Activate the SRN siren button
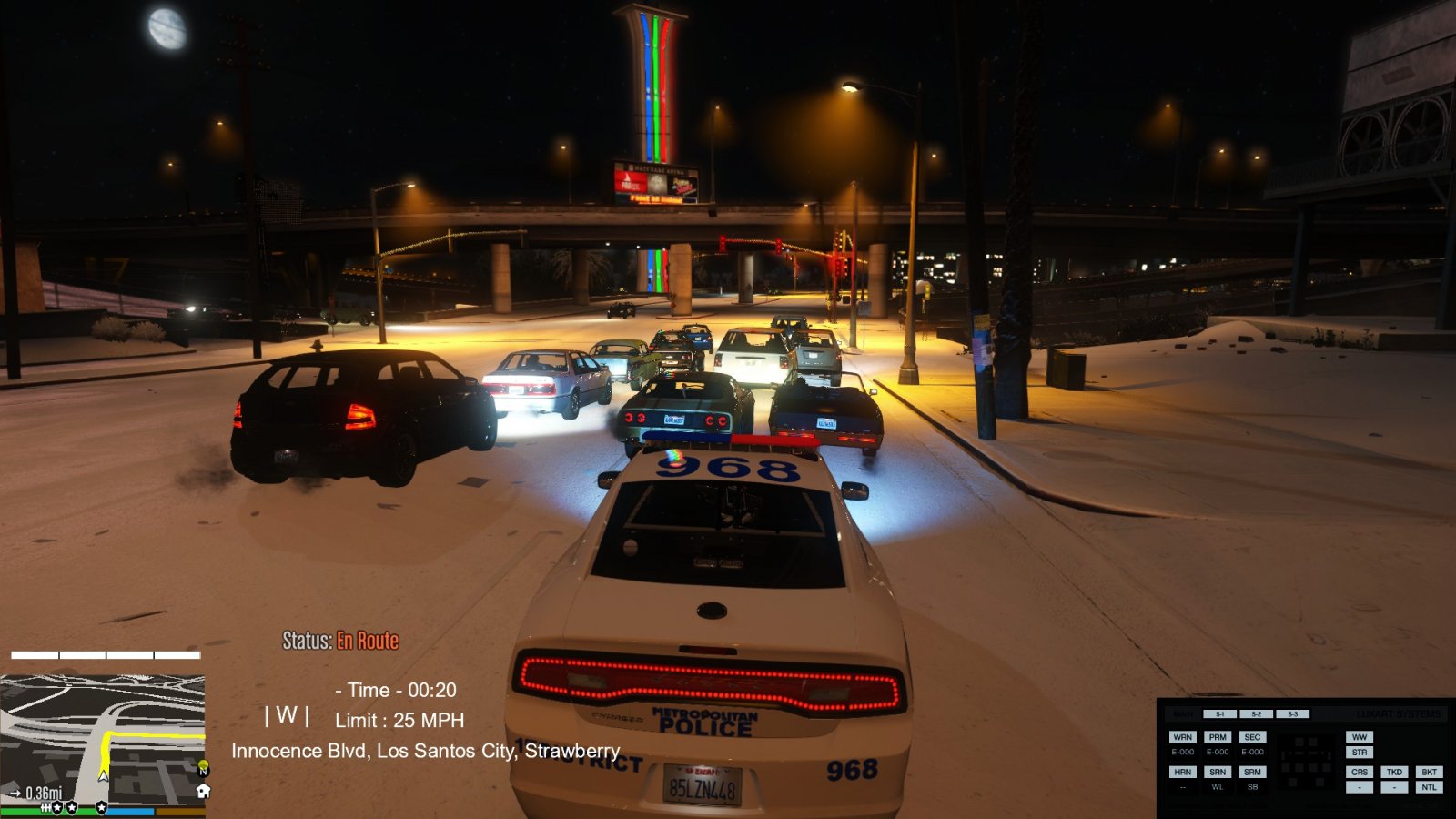The image size is (1456, 819). coord(1218,772)
